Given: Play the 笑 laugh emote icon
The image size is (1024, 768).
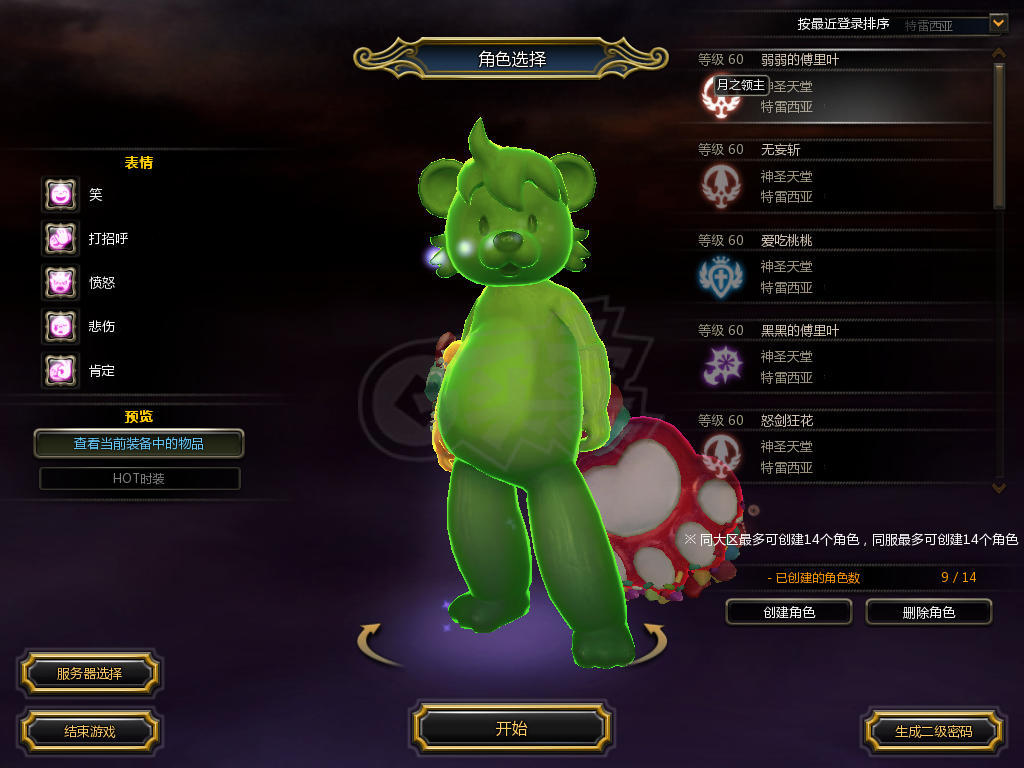Looking at the screenshot, I should (x=60, y=194).
